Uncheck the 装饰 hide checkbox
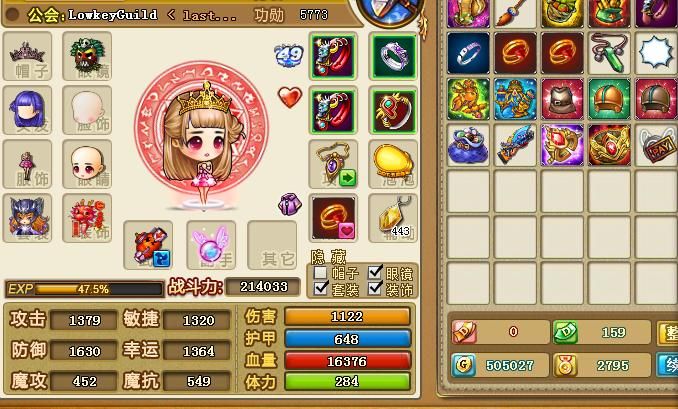 (x=375, y=289)
